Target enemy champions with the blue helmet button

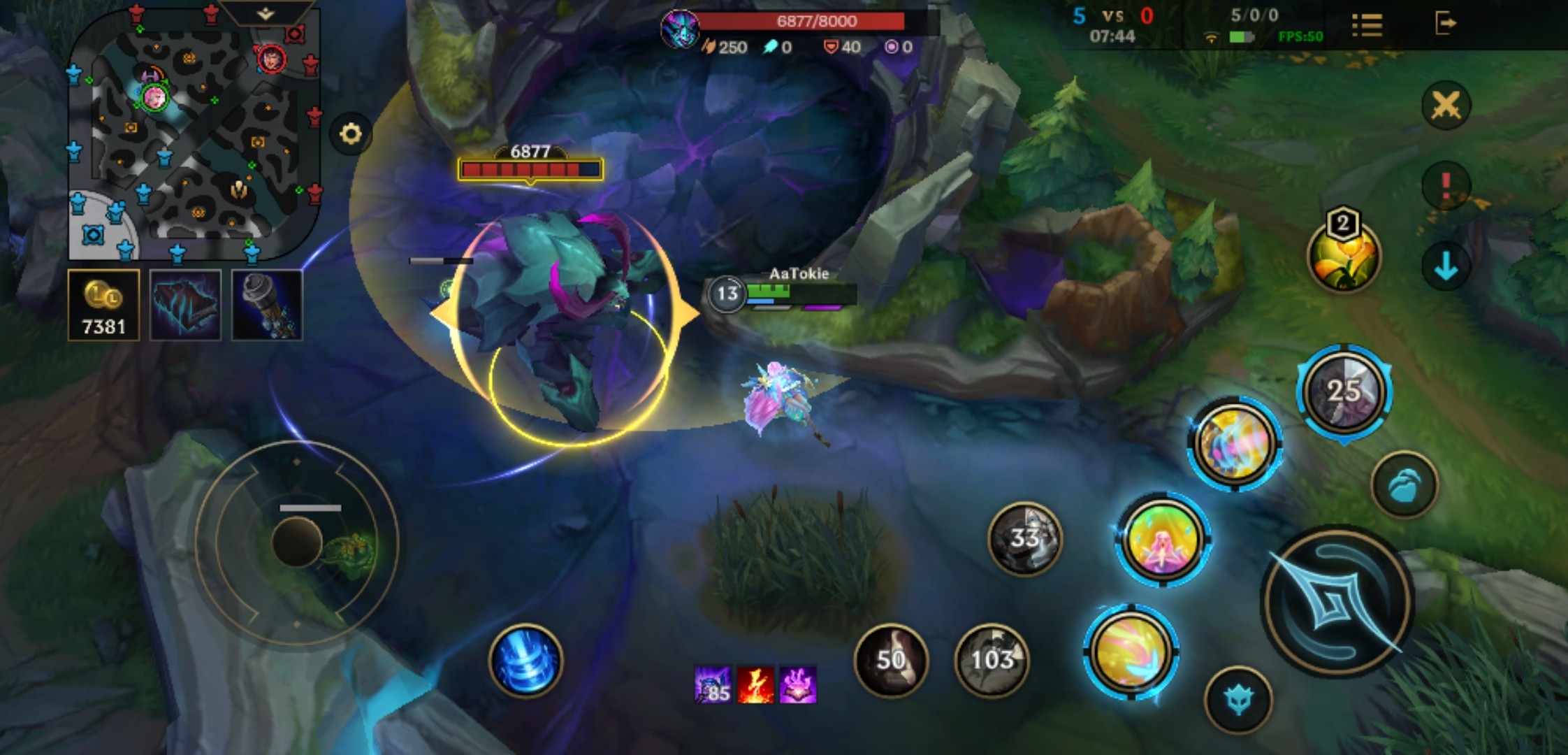[x=1237, y=700]
